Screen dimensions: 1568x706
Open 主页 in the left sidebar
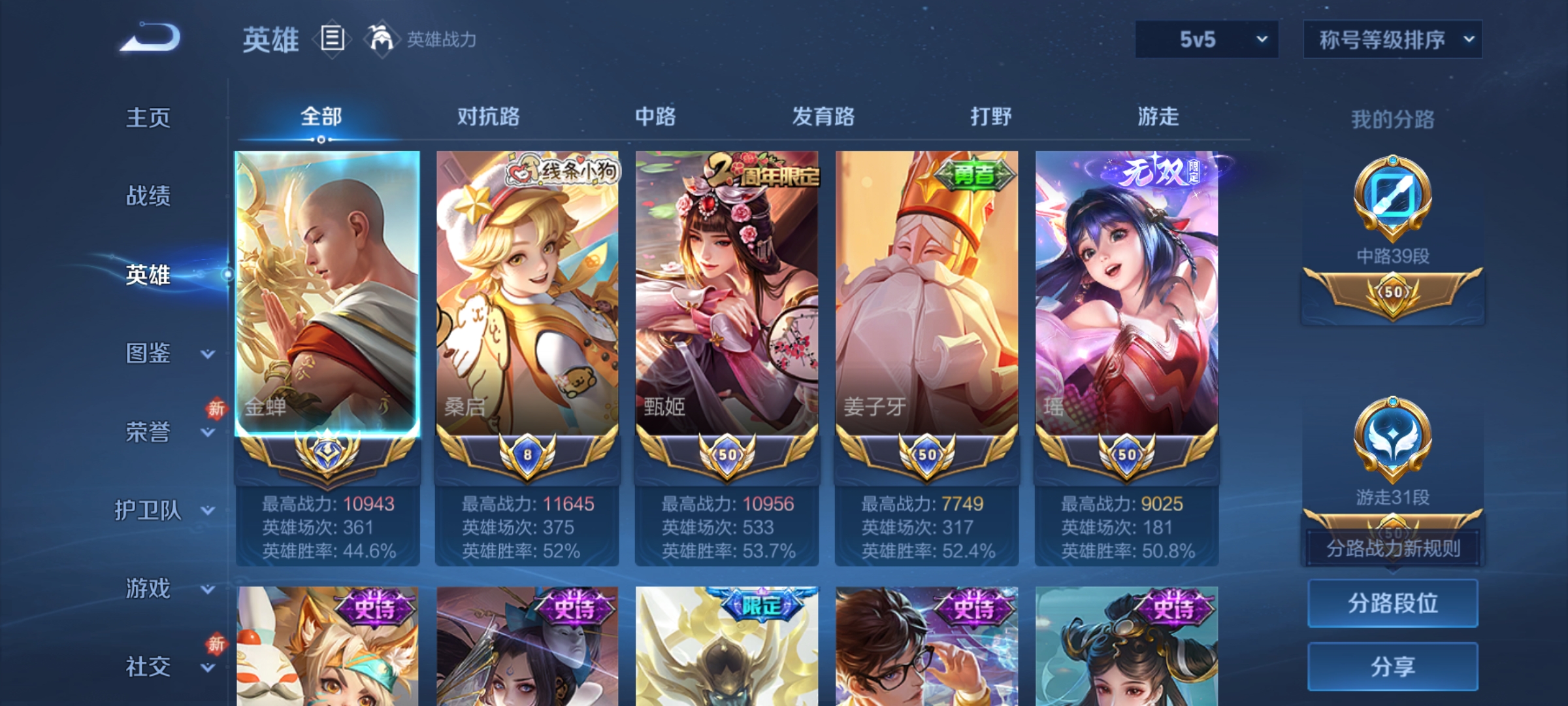coord(149,118)
